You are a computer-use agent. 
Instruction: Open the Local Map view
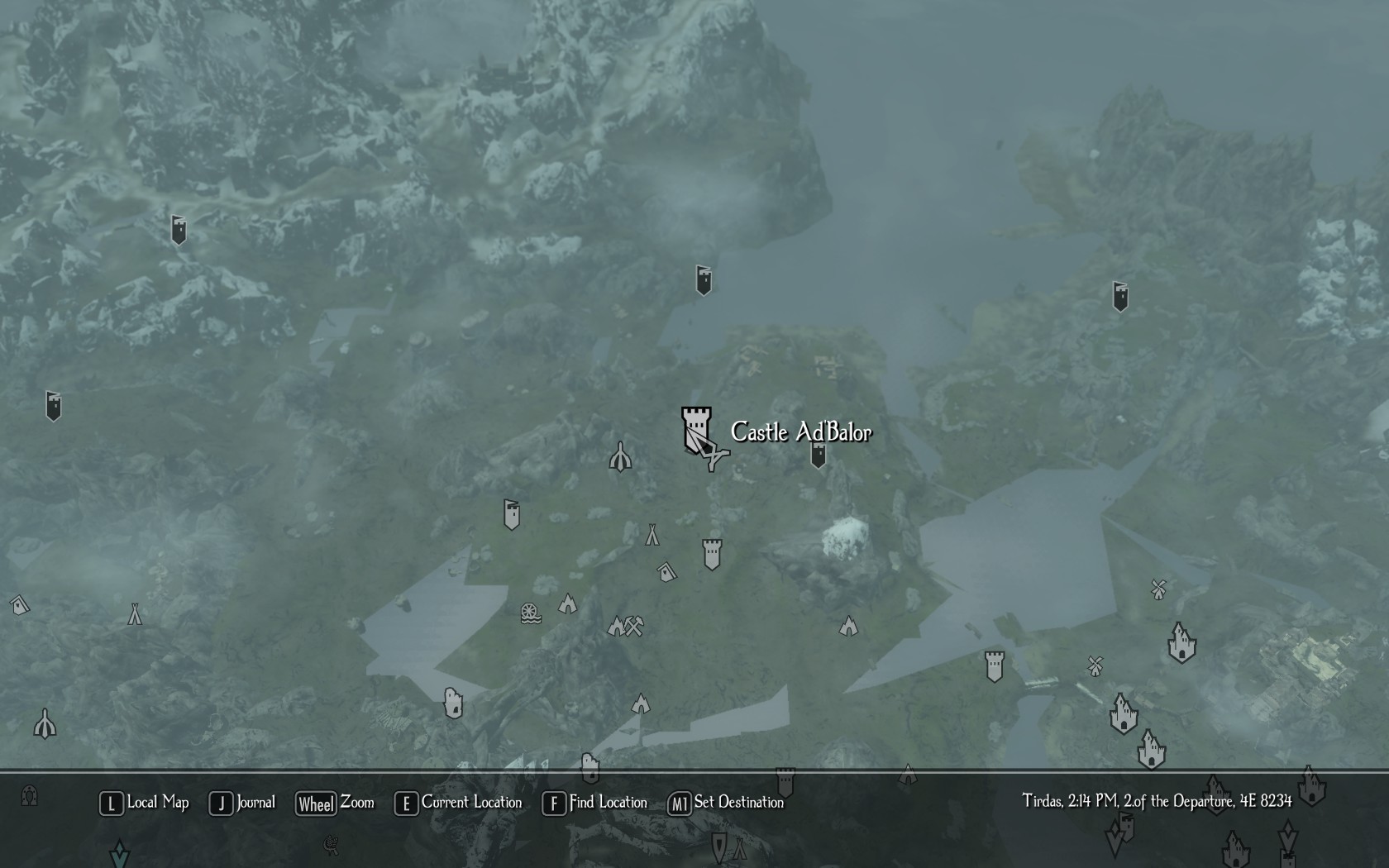coord(146,803)
